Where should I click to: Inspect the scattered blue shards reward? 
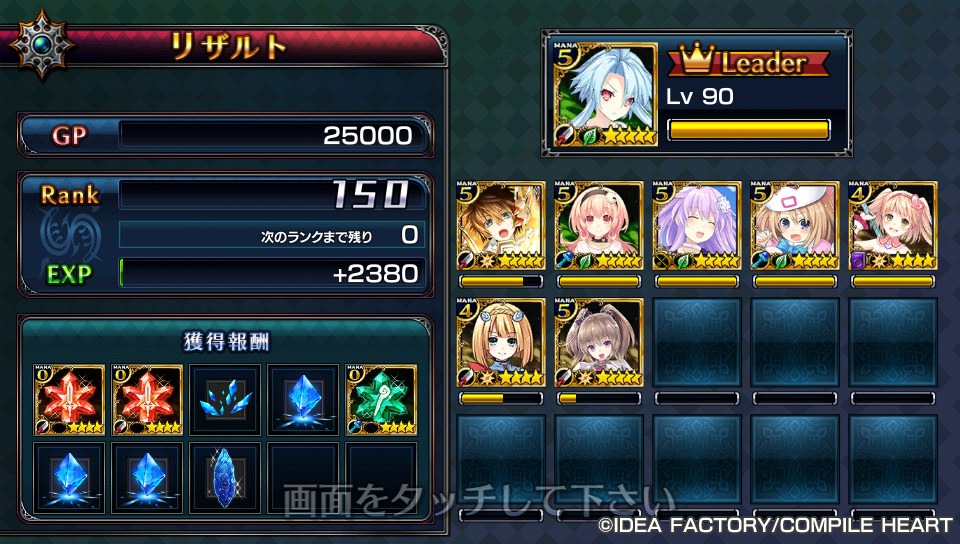coord(225,400)
